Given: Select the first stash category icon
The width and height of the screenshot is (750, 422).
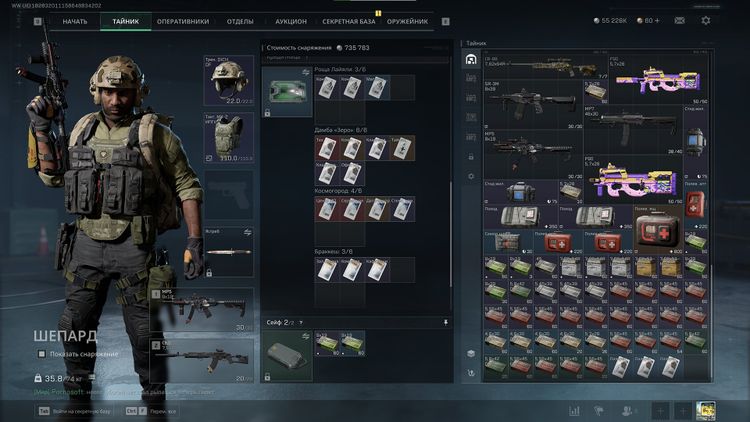Looking at the screenshot, I should pyautogui.click(x=471, y=60).
